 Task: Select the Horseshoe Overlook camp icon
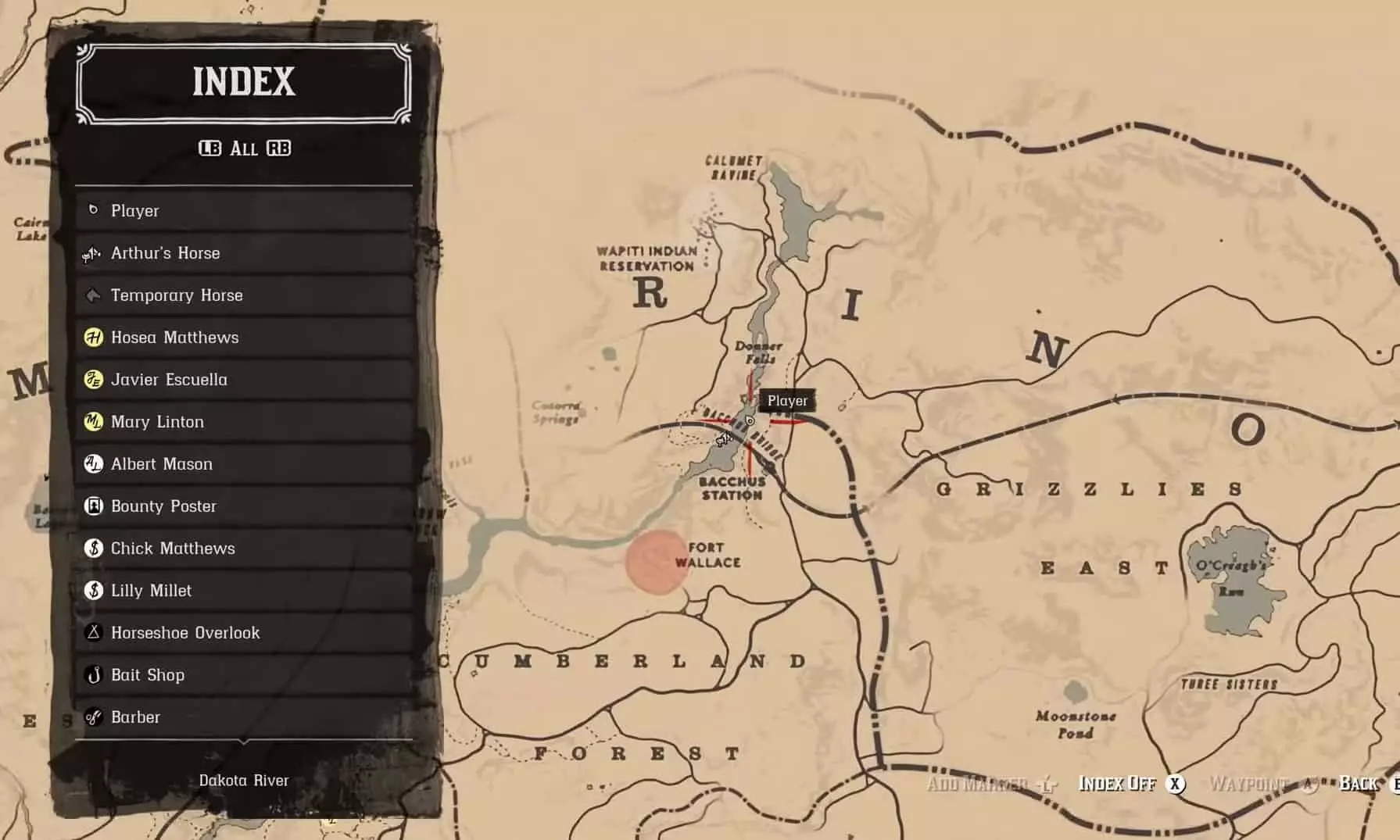[93, 633]
